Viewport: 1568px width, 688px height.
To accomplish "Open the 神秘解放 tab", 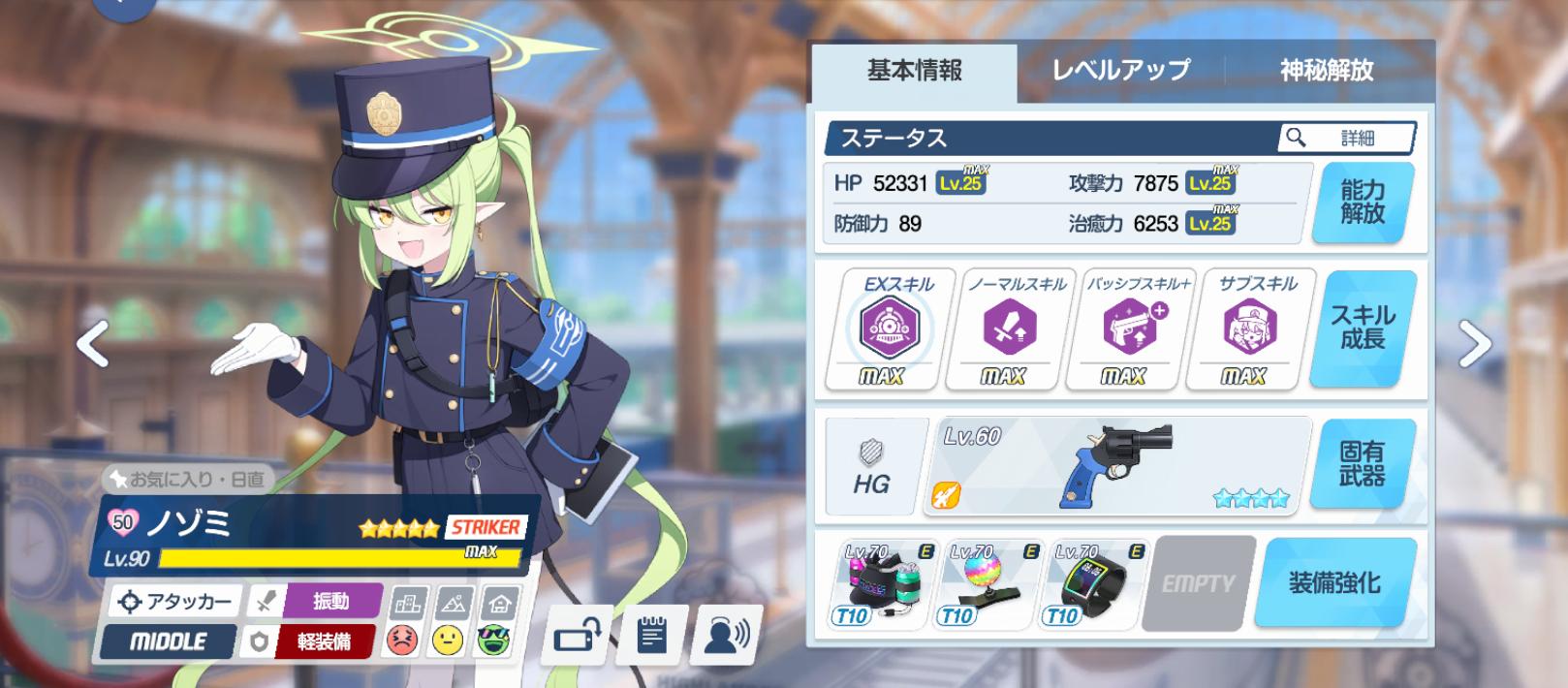I will [1326, 71].
